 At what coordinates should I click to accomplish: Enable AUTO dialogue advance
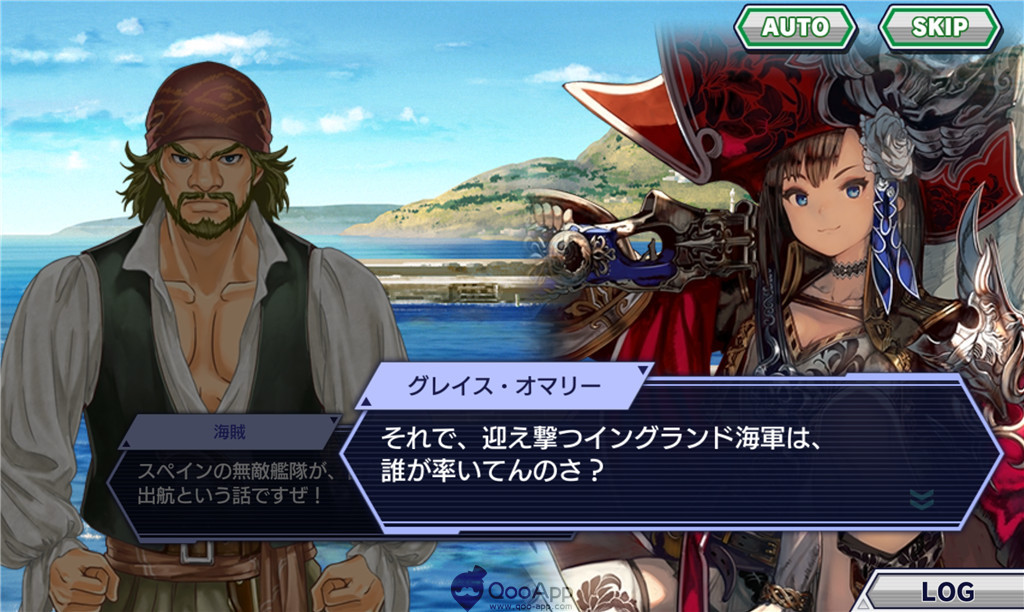click(795, 27)
